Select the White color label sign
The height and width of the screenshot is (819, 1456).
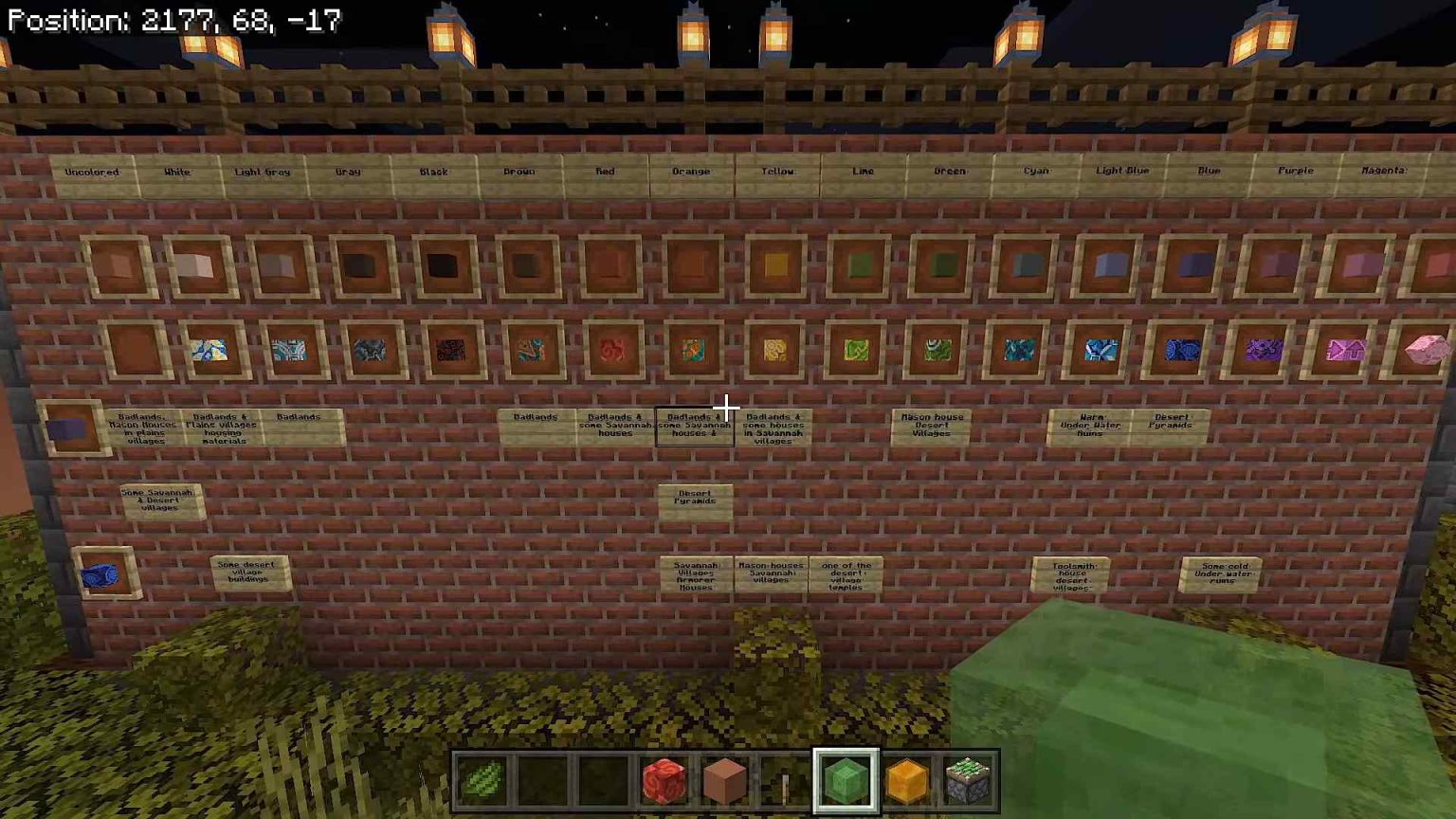click(176, 172)
